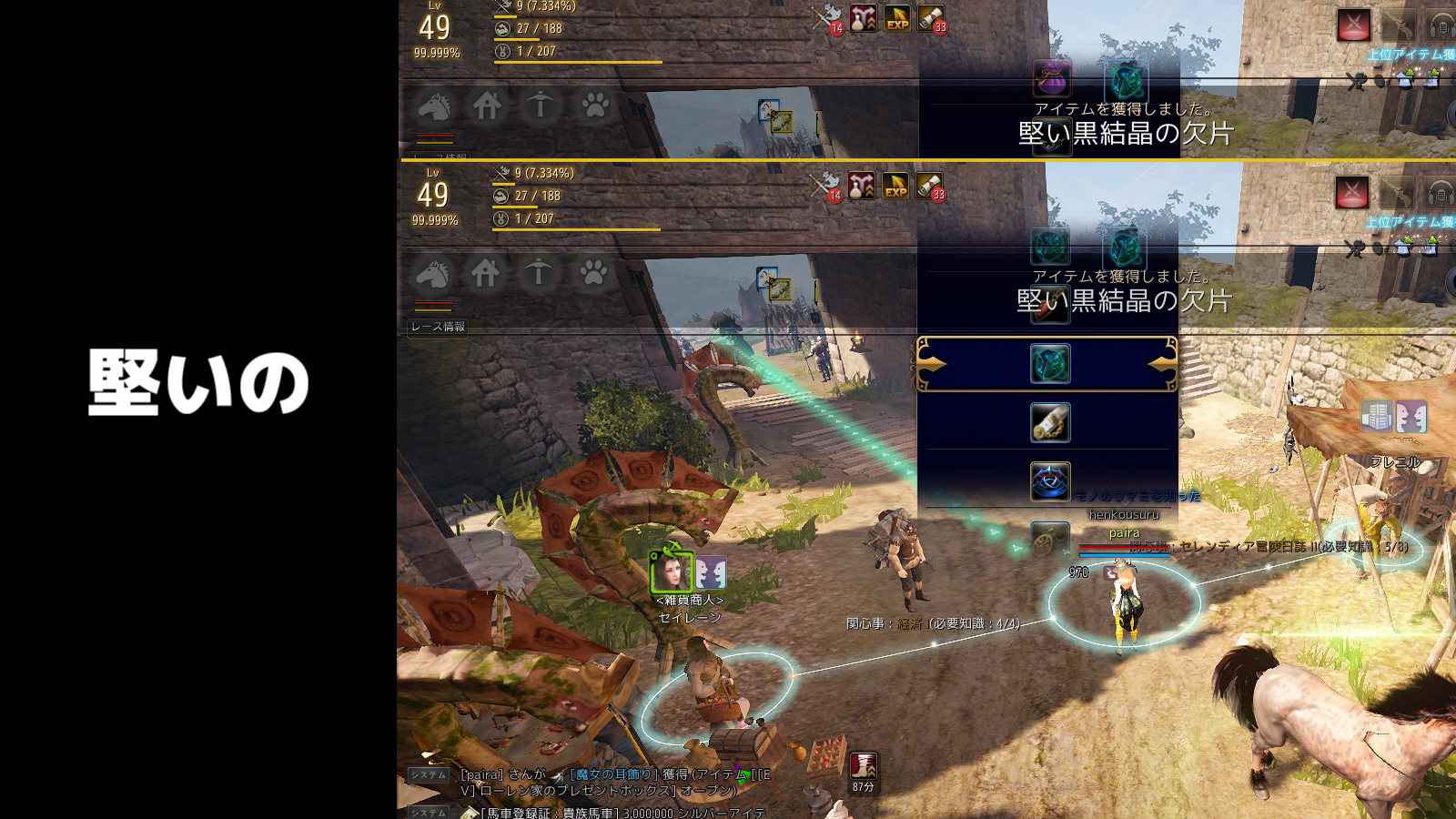
Task: Click the boot buff icon showing 87分
Action: tap(863, 765)
